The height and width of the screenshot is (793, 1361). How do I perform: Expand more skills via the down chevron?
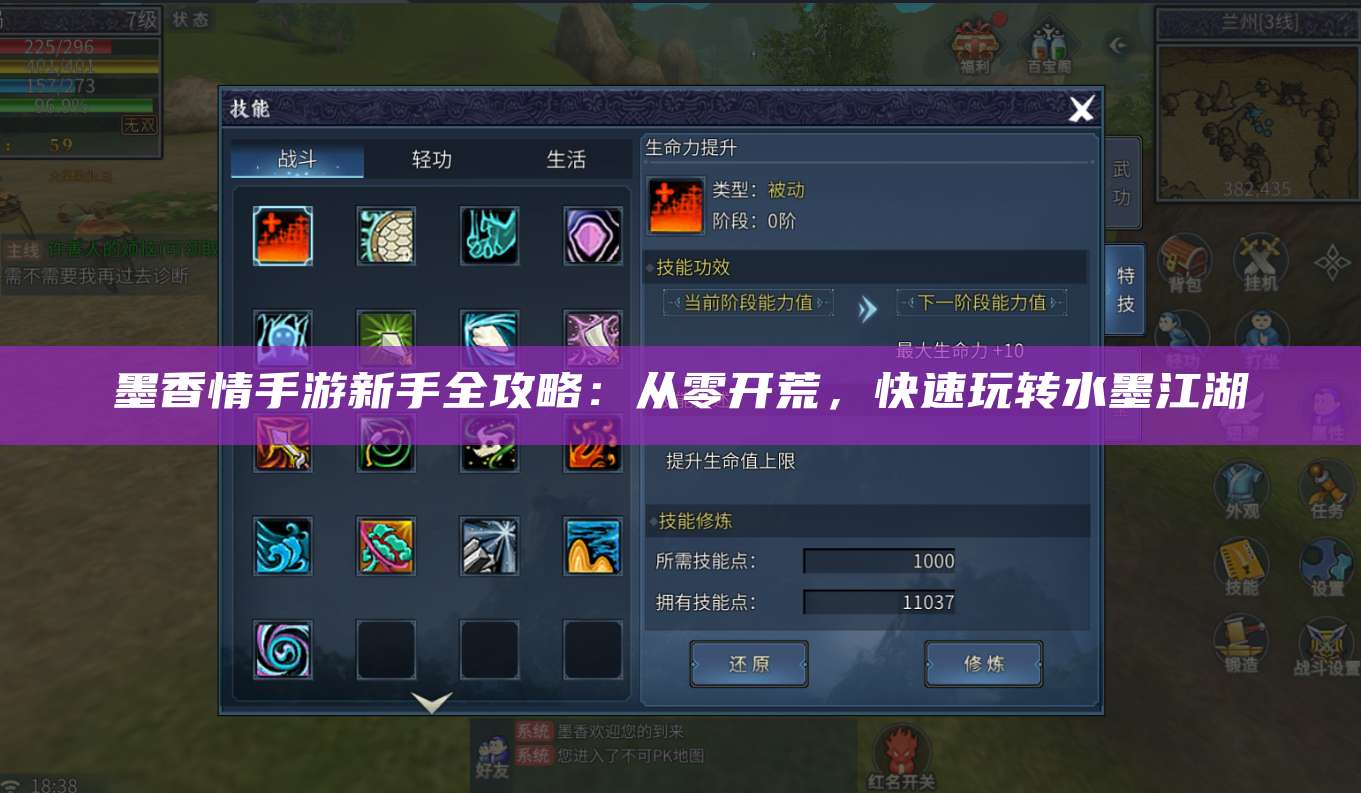430,703
